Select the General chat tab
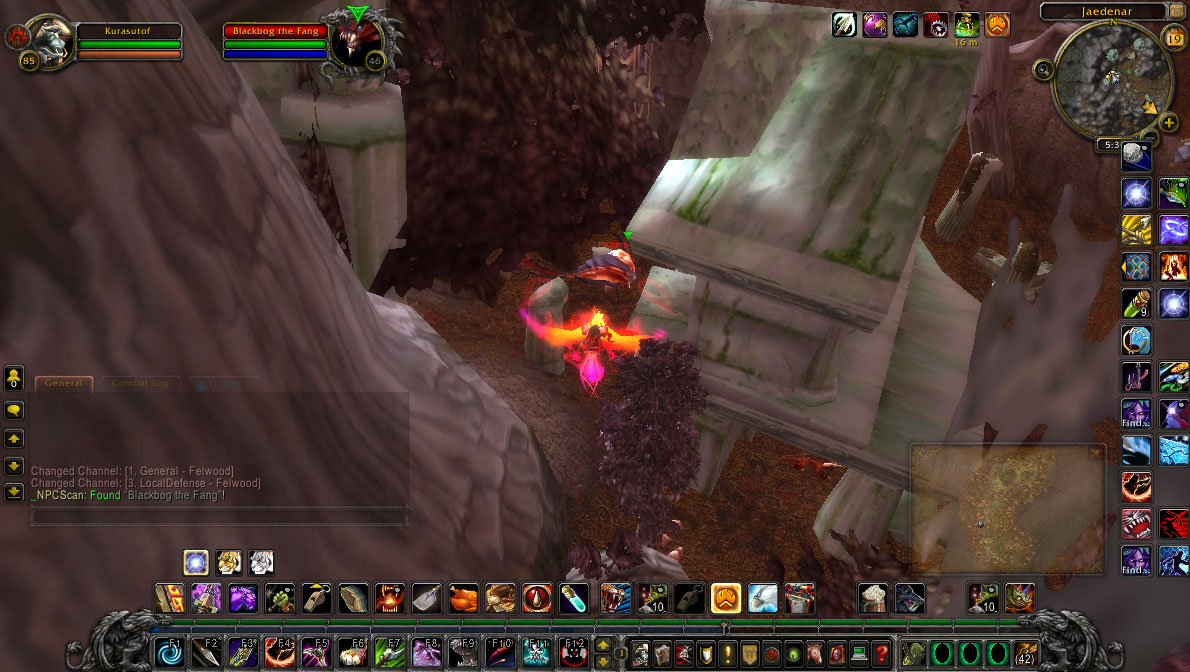1190x672 pixels. pos(64,383)
